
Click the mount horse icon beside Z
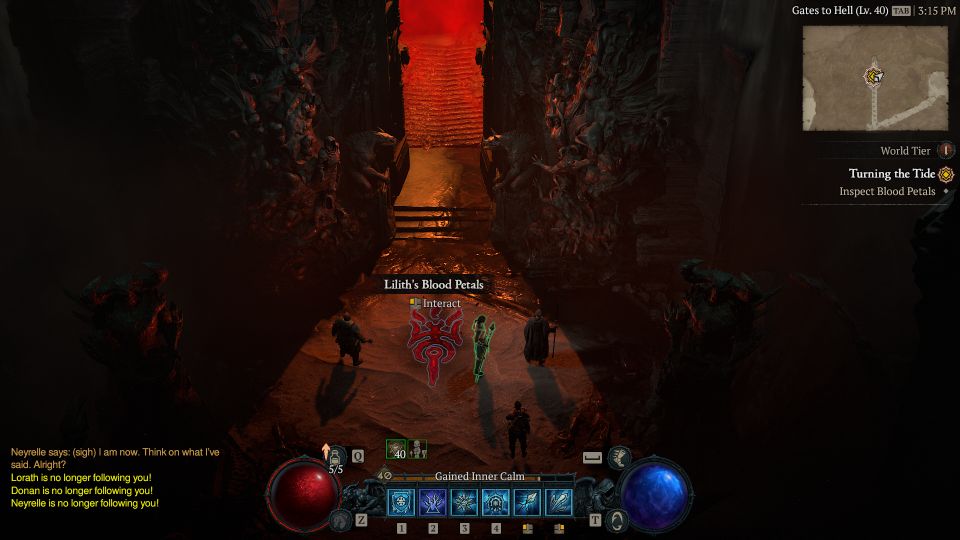(x=341, y=519)
